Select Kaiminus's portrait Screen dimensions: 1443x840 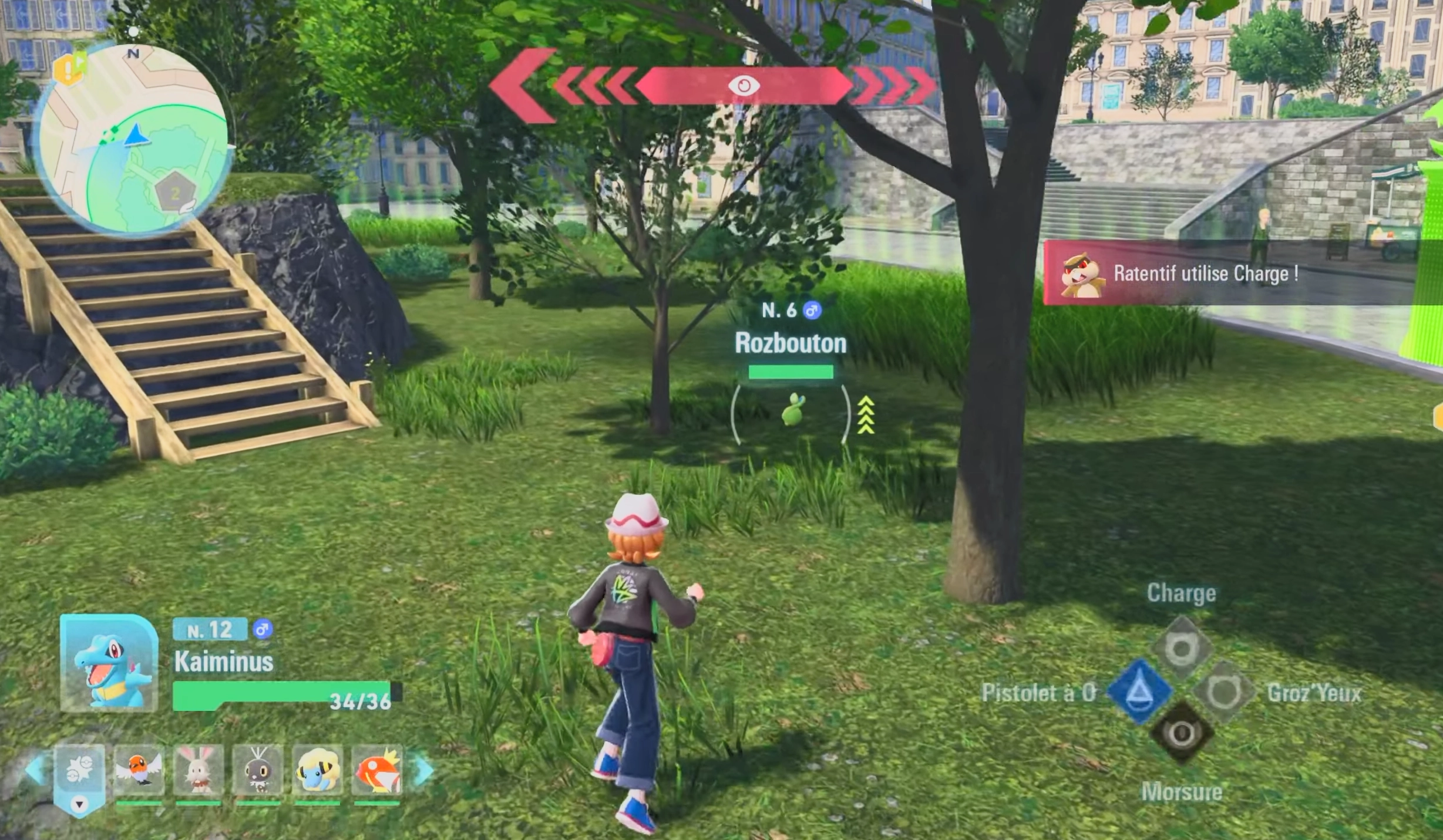pyautogui.click(x=109, y=664)
